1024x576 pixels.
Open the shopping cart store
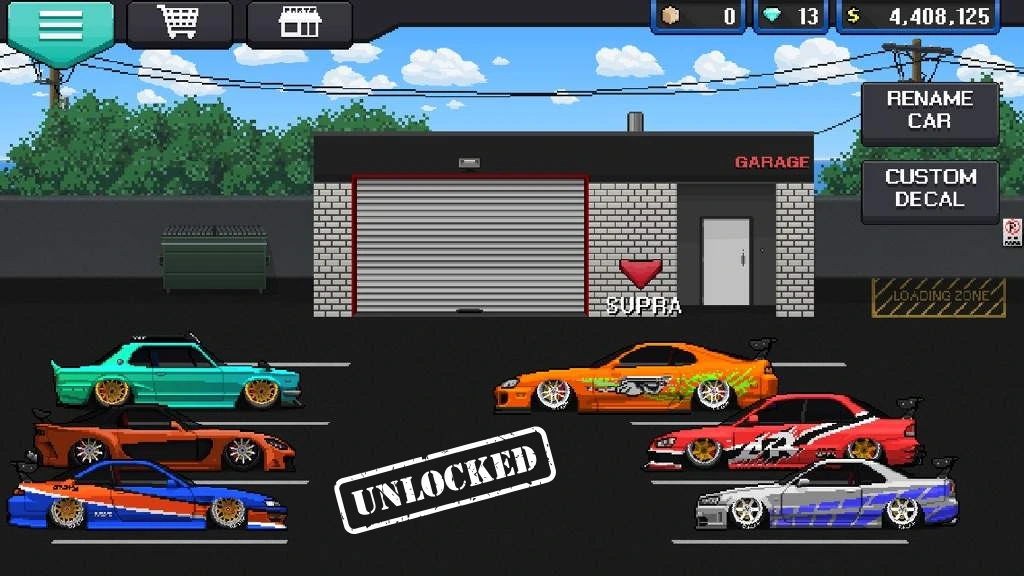pos(180,23)
